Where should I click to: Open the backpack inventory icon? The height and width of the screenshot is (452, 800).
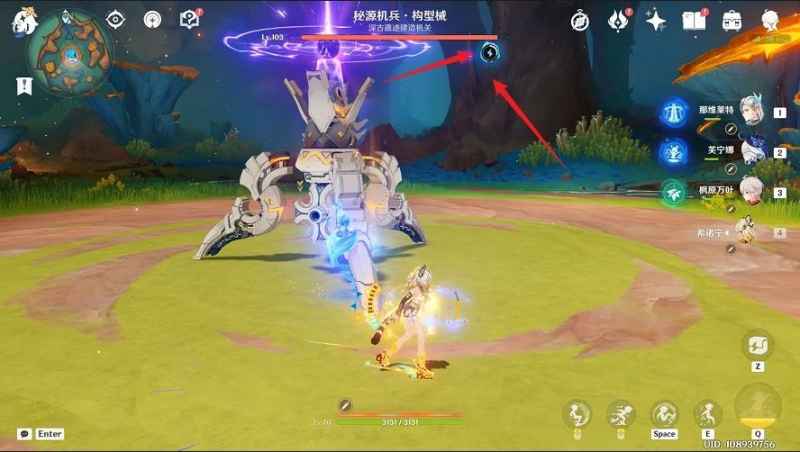[x=732, y=20]
